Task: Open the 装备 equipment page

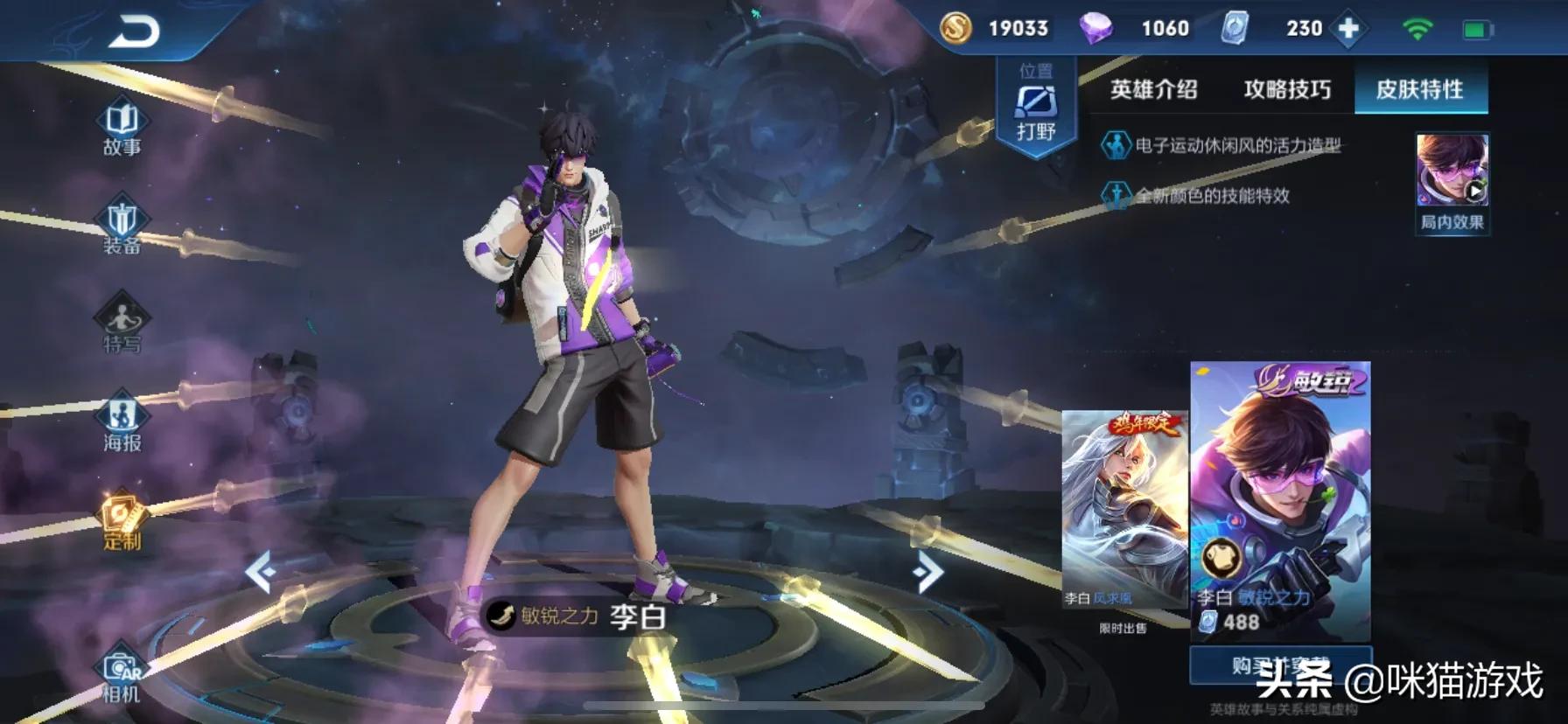Action: [122, 227]
